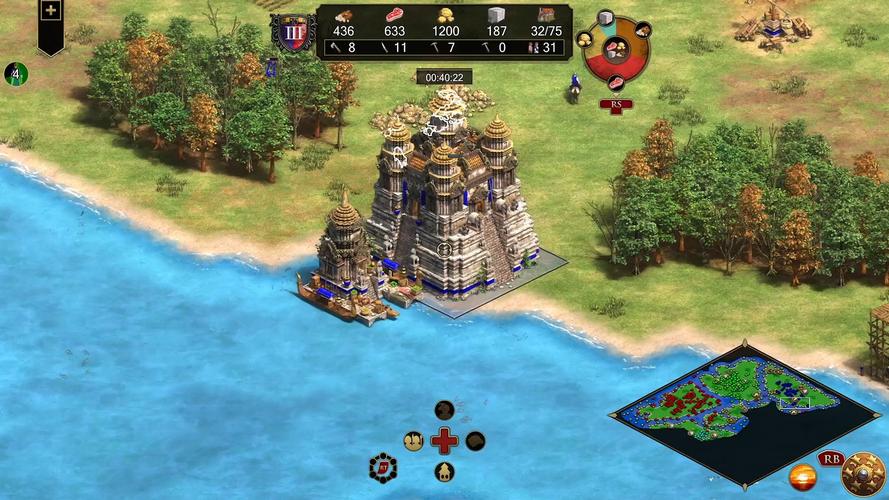Select the stone block on resource wheel
Viewport: 889px width, 500px height.
click(x=606, y=20)
